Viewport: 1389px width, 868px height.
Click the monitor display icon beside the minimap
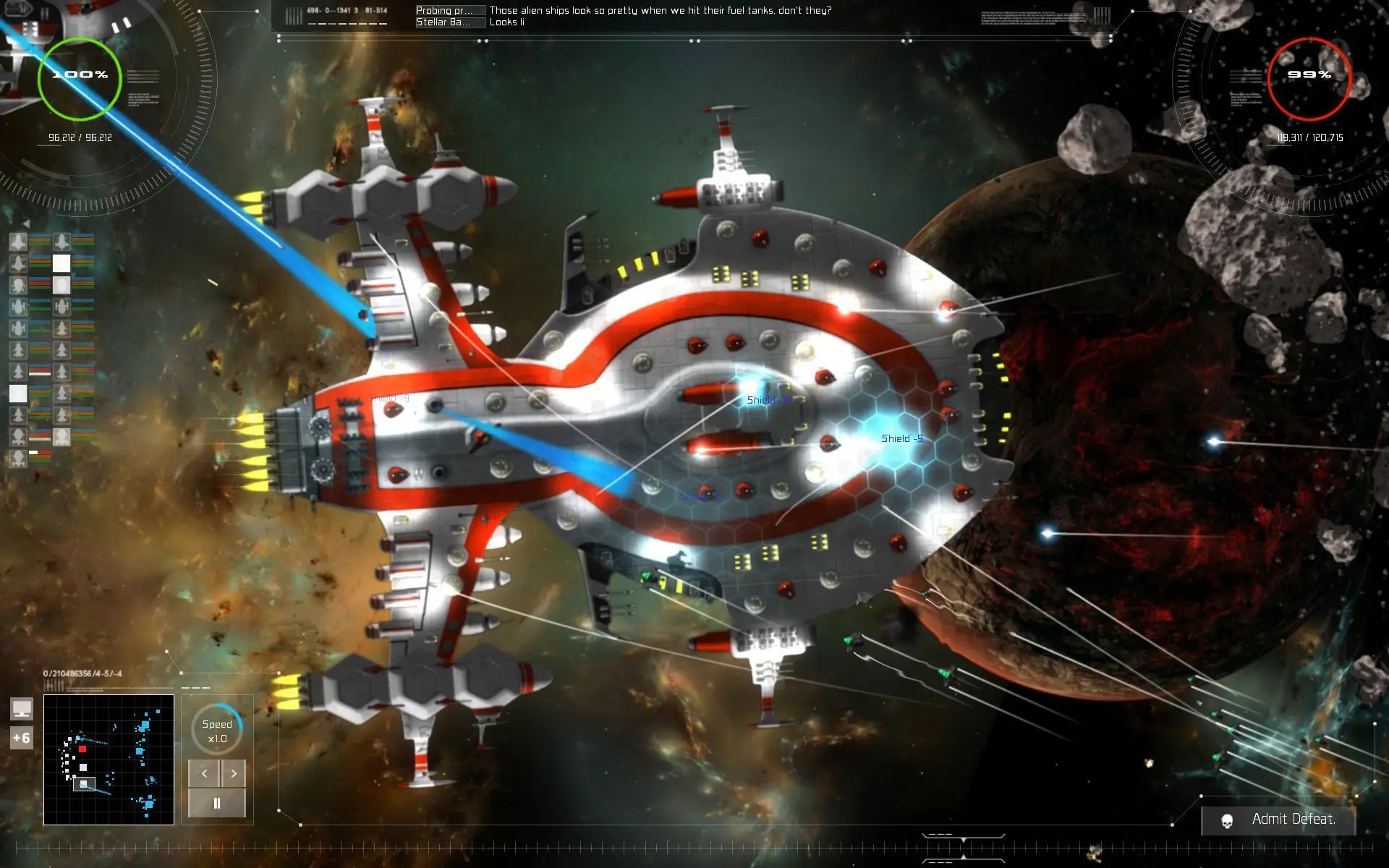[22, 709]
